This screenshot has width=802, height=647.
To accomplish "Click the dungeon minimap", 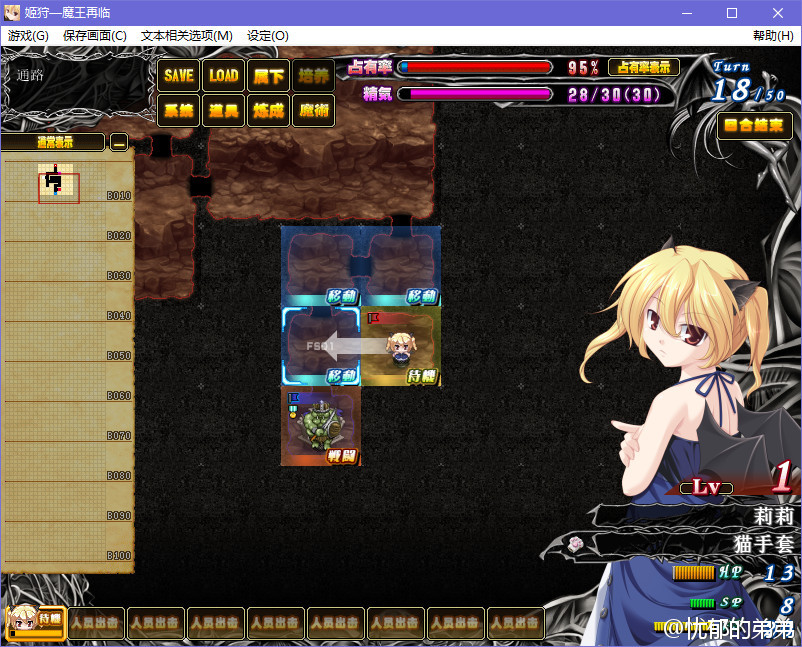I will pyautogui.click(x=58, y=183).
